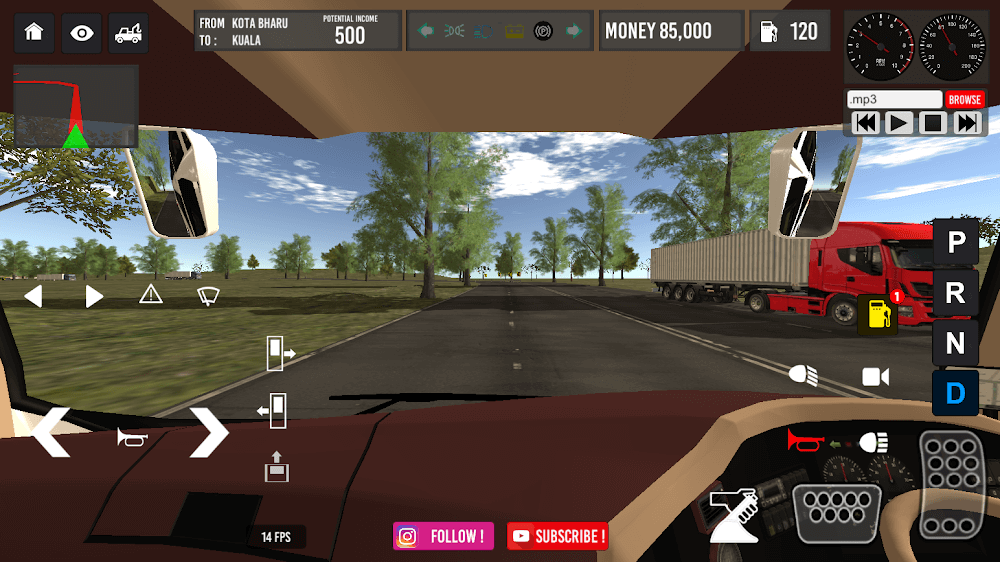Viewport: 1000px width, 562px height.
Task: Open the minimap
Action: coord(76,107)
